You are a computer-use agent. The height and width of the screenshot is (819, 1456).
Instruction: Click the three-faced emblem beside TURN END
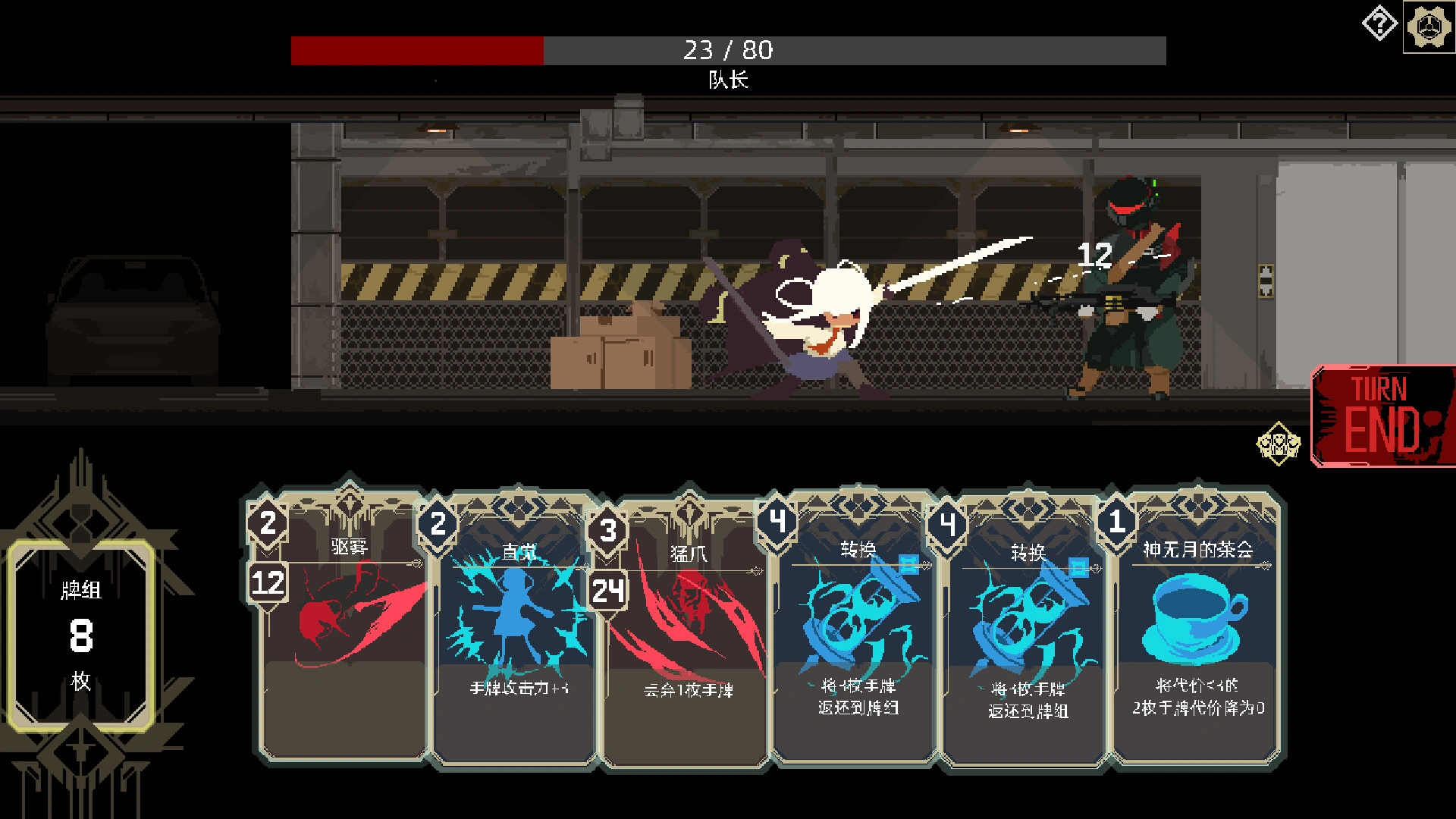1277,444
